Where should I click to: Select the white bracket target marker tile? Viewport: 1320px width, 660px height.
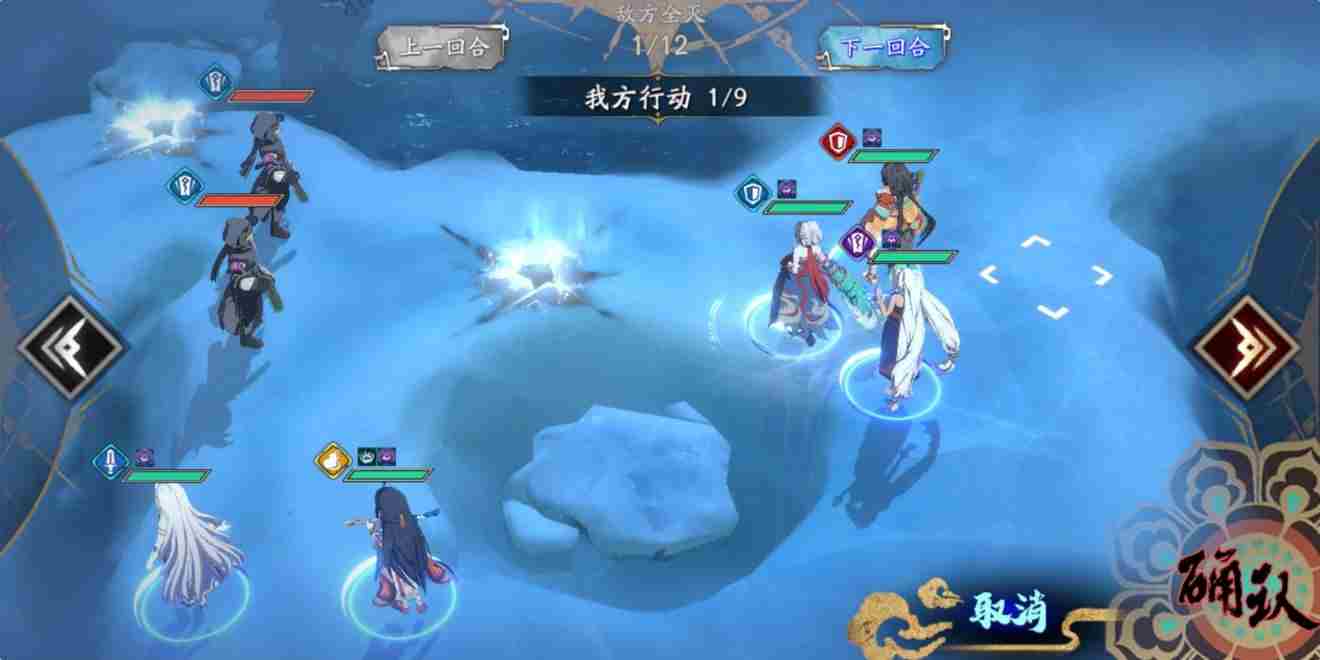click(x=1046, y=276)
